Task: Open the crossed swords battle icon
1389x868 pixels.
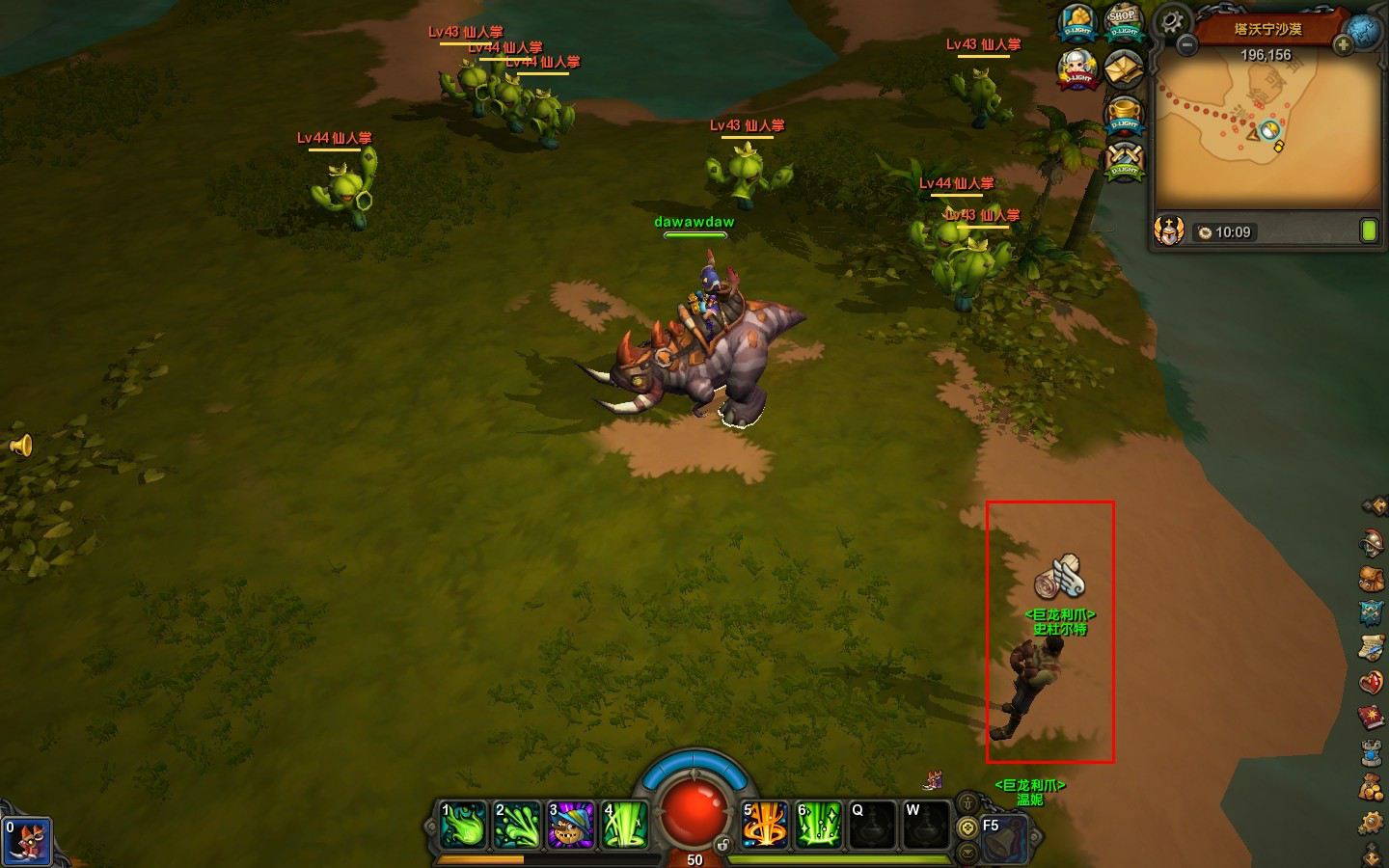Action: 1124,160
